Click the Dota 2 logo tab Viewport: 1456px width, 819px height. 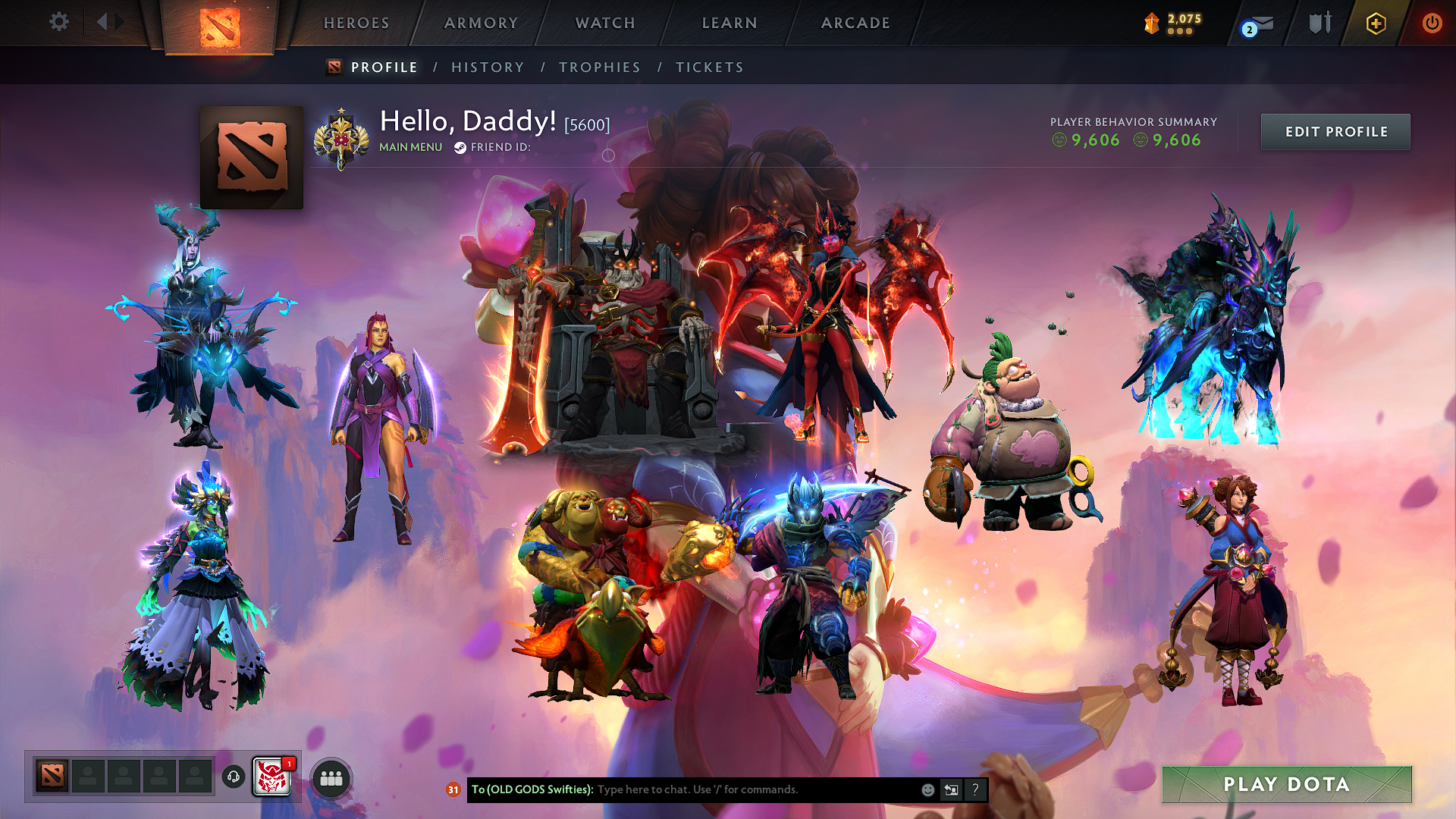coord(220,23)
